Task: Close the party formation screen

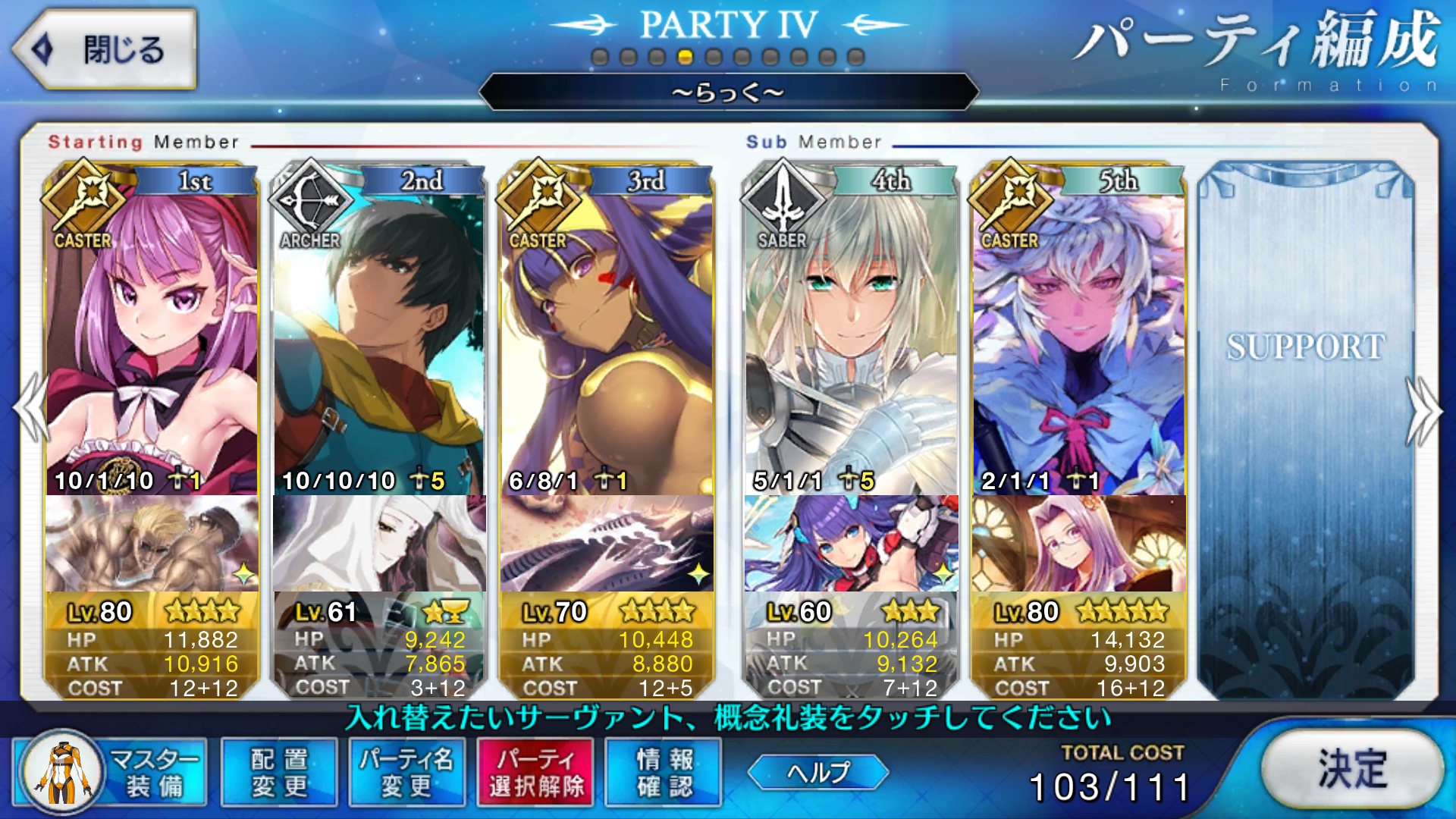Action: click(105, 50)
